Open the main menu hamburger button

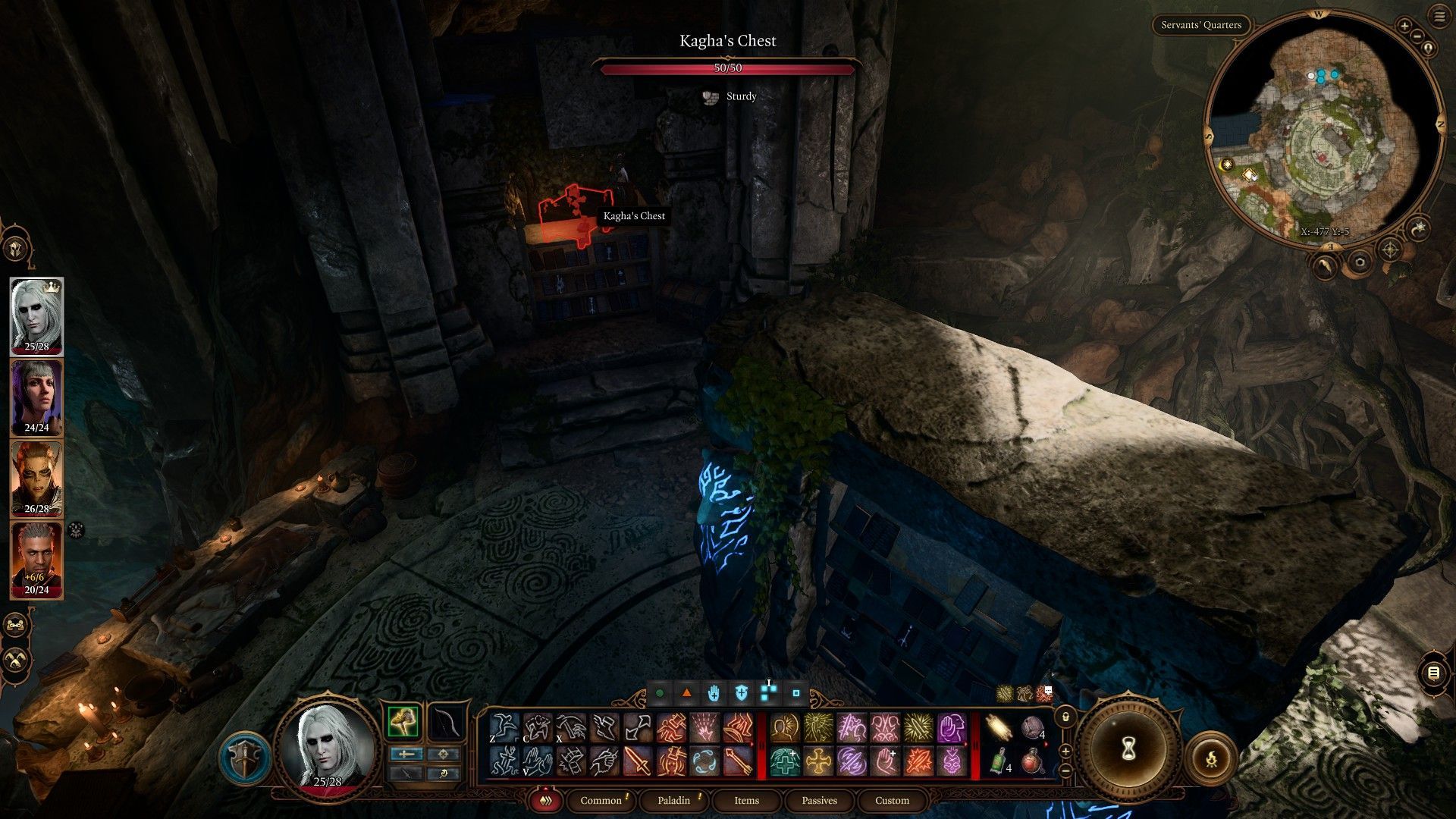(x=1439, y=17)
